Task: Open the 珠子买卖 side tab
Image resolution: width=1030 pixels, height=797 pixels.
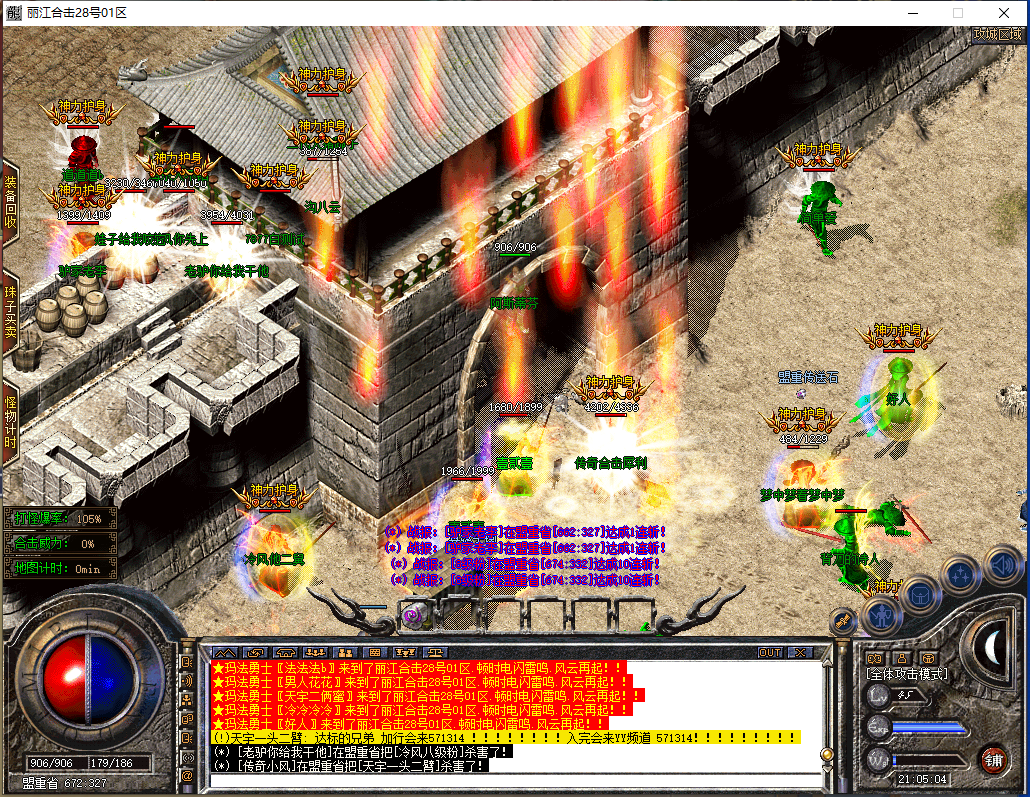Action: pyautogui.click(x=10, y=311)
